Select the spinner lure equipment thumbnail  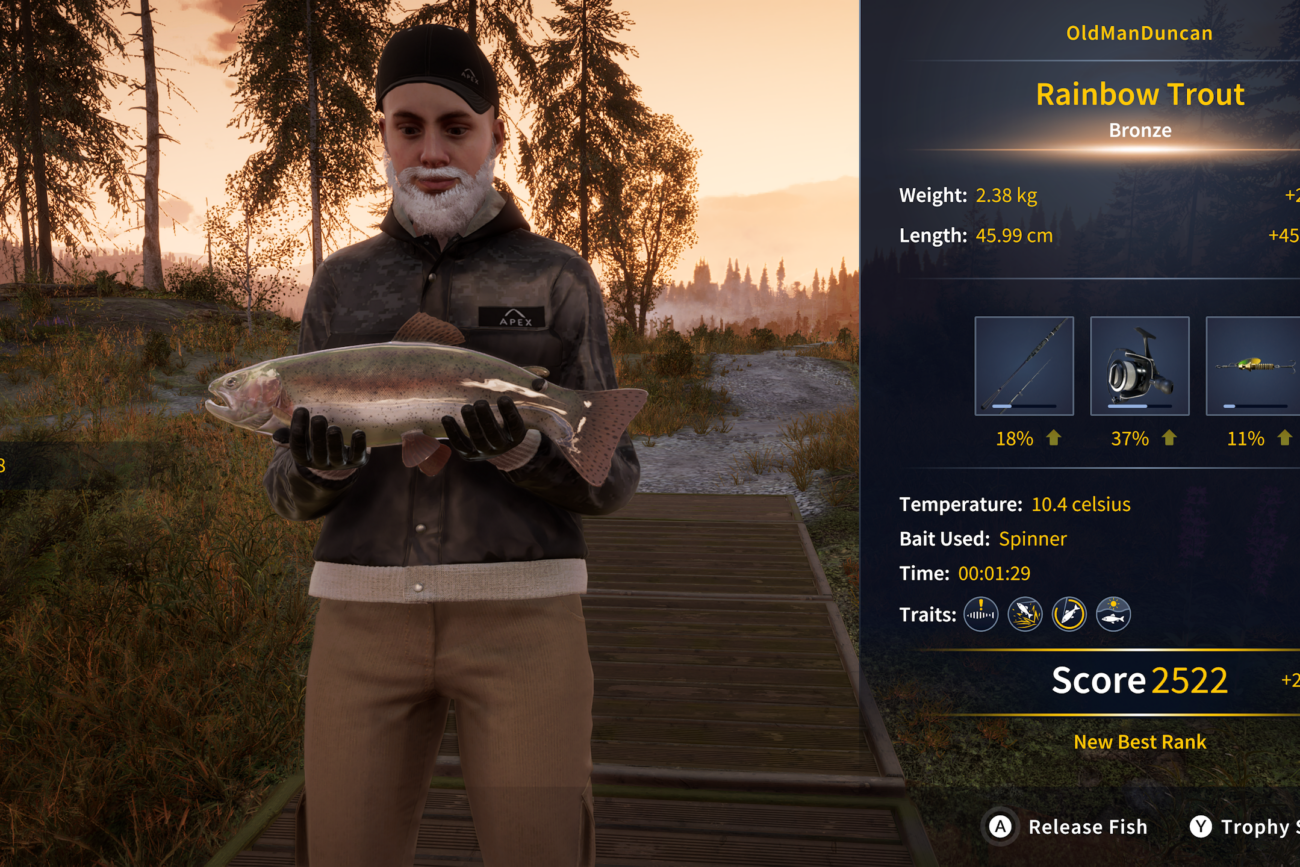click(x=1254, y=366)
